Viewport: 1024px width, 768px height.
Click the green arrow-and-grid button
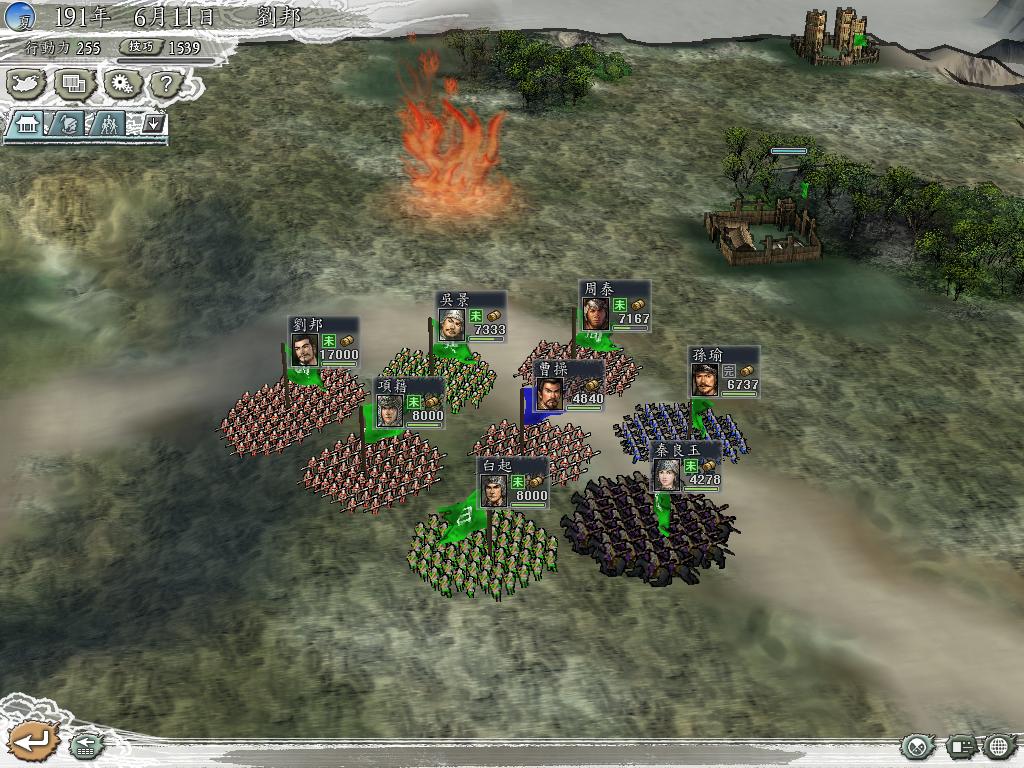(x=87, y=745)
